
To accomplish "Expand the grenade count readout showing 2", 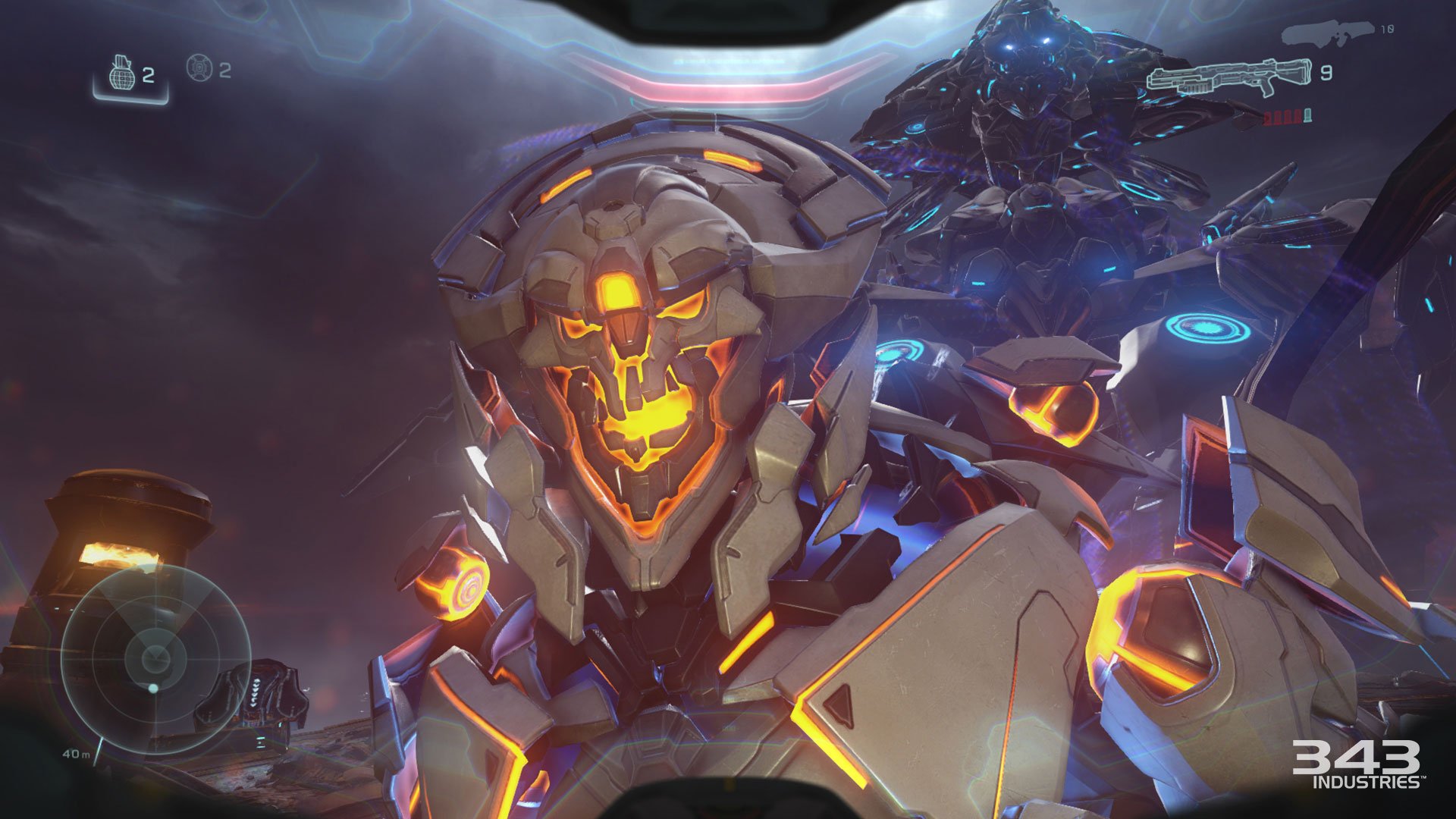I will point(149,74).
